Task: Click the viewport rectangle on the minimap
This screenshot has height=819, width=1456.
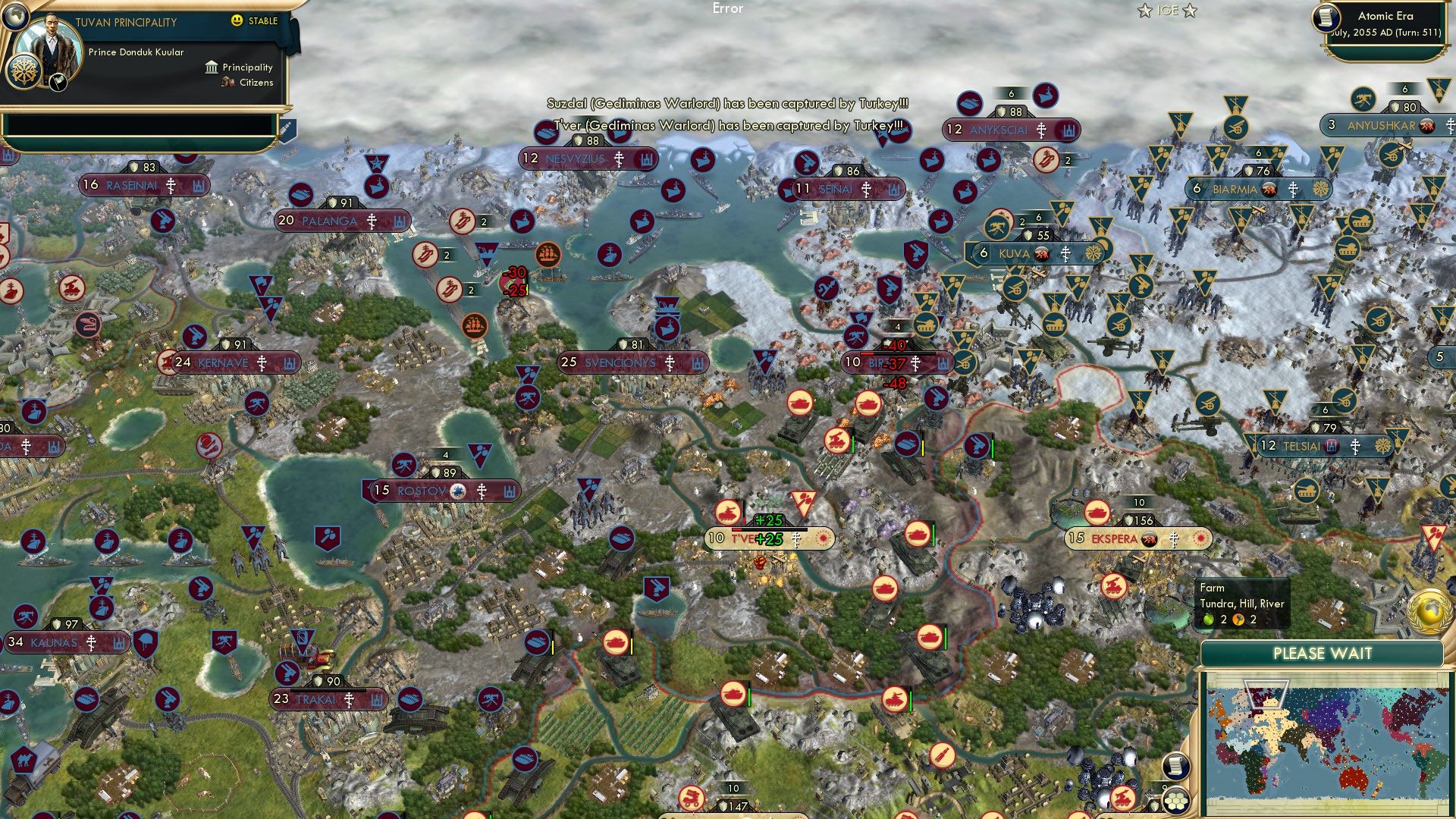Action: click(1266, 692)
